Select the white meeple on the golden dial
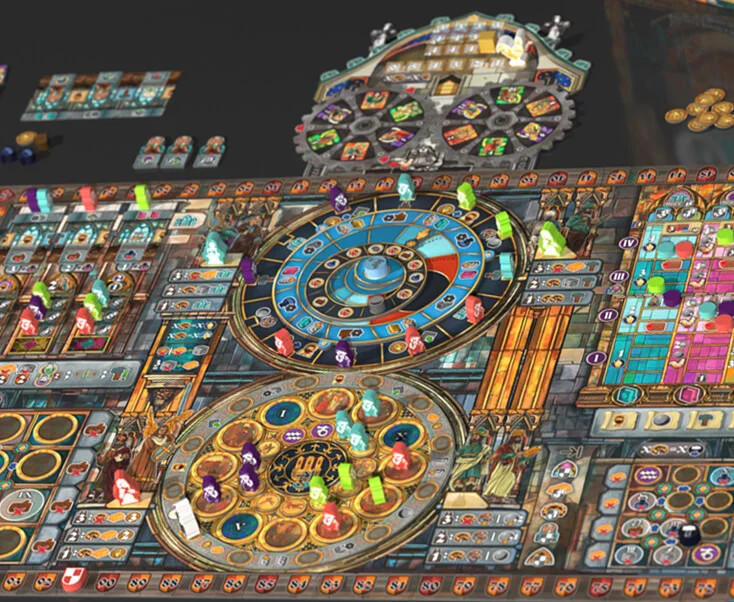 [186, 519]
